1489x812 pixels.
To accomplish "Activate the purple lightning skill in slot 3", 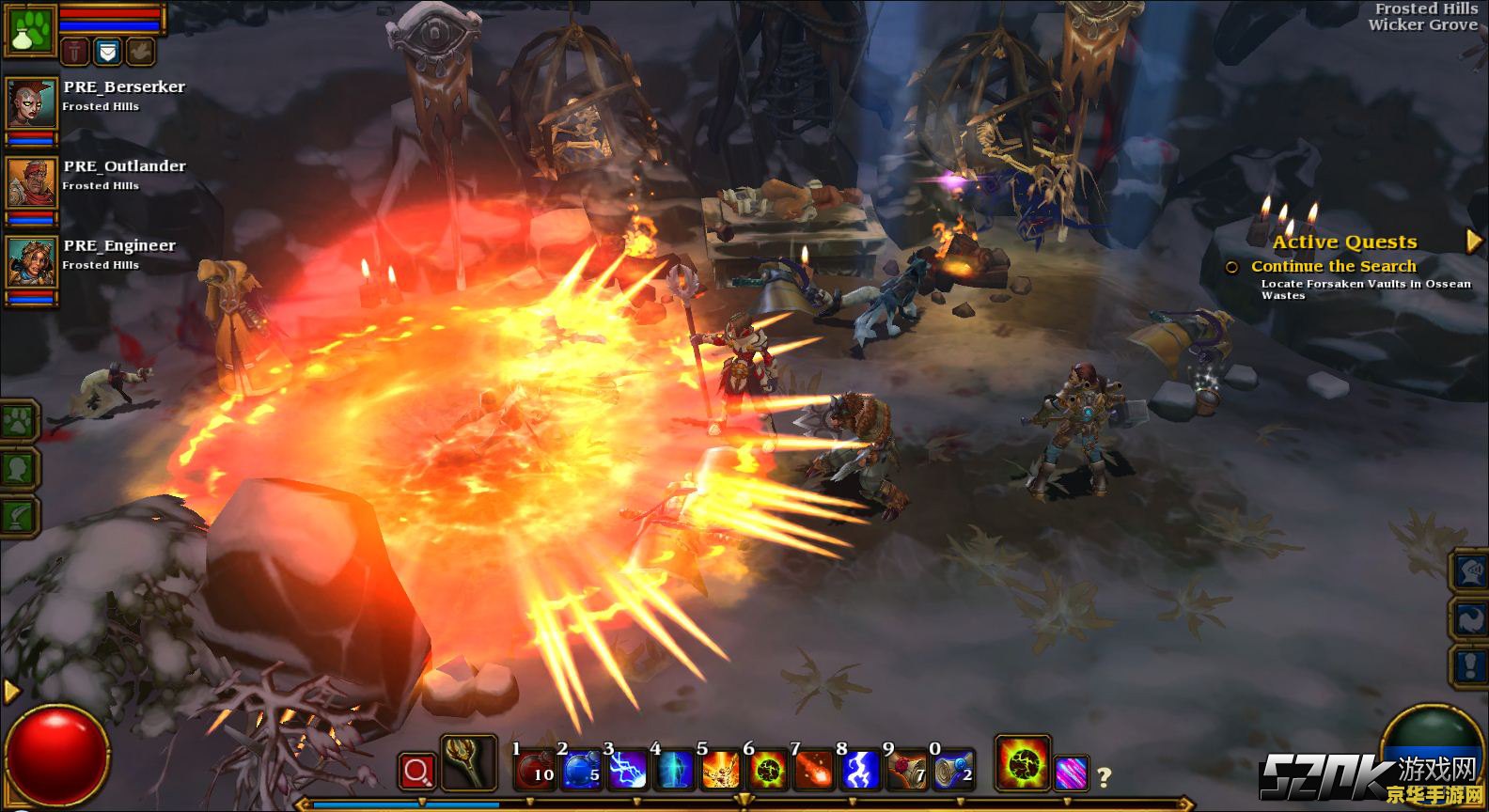I will point(628,769).
